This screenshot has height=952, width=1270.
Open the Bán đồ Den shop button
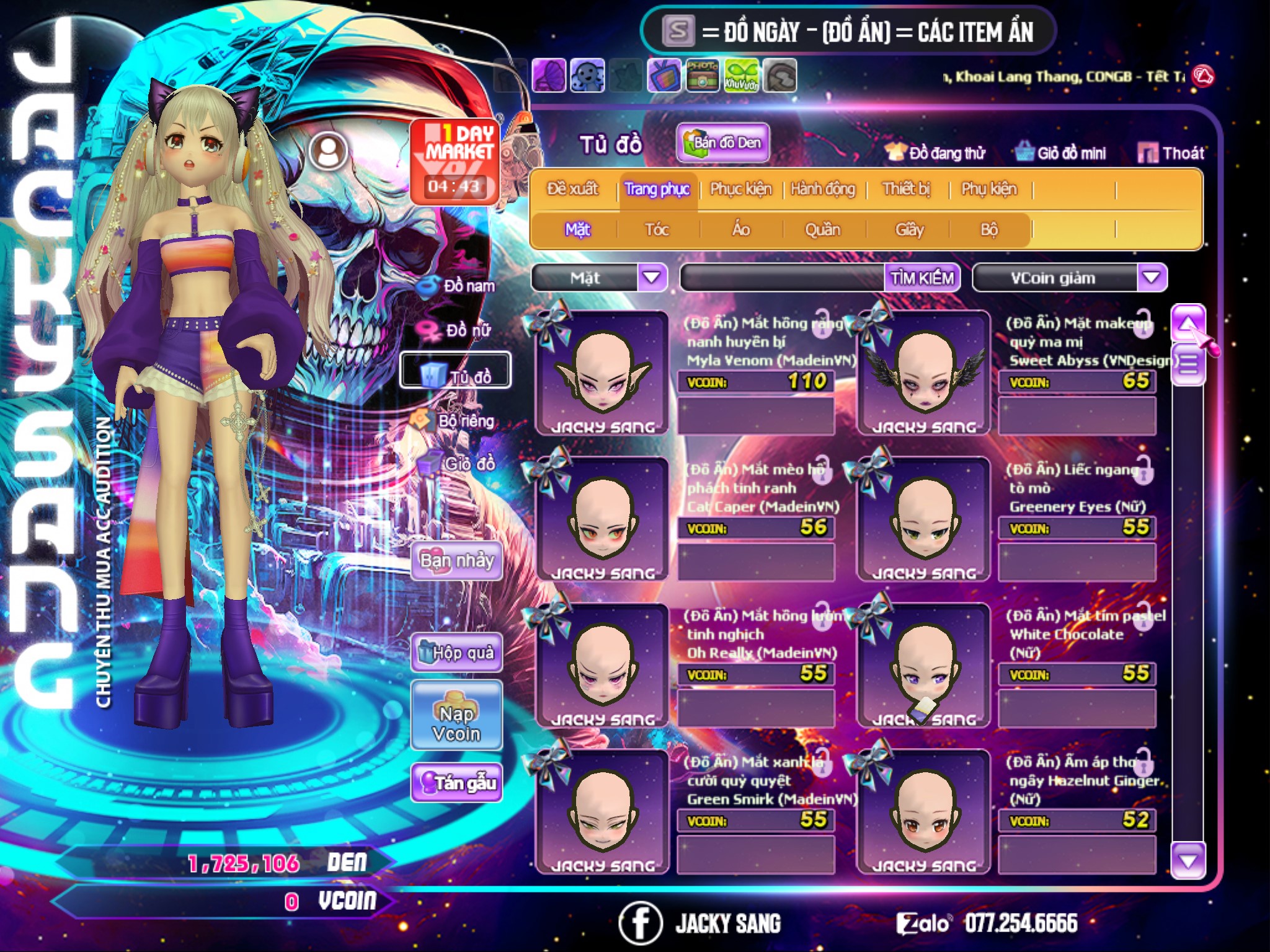coord(722,143)
